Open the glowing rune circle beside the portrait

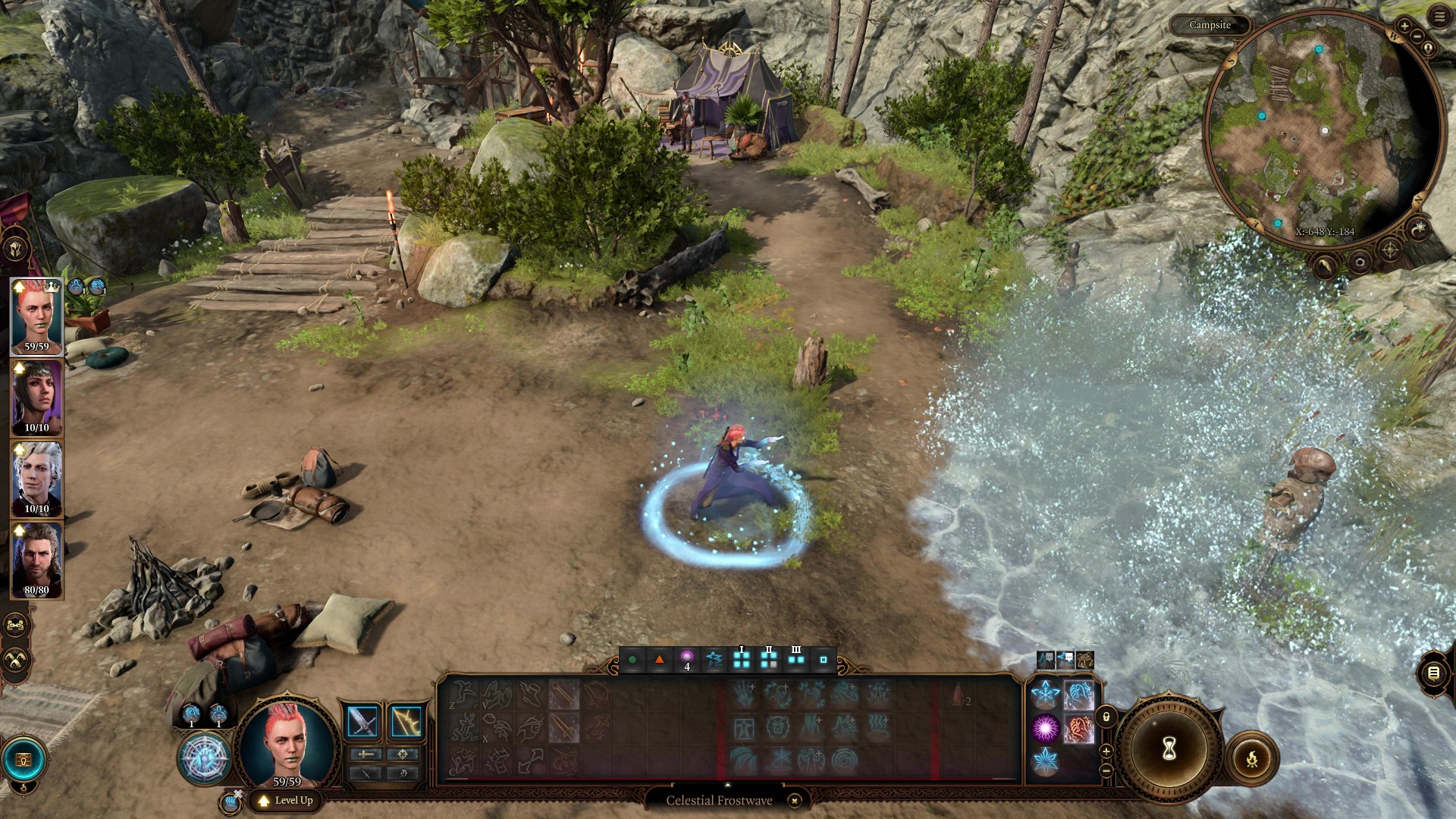click(204, 759)
